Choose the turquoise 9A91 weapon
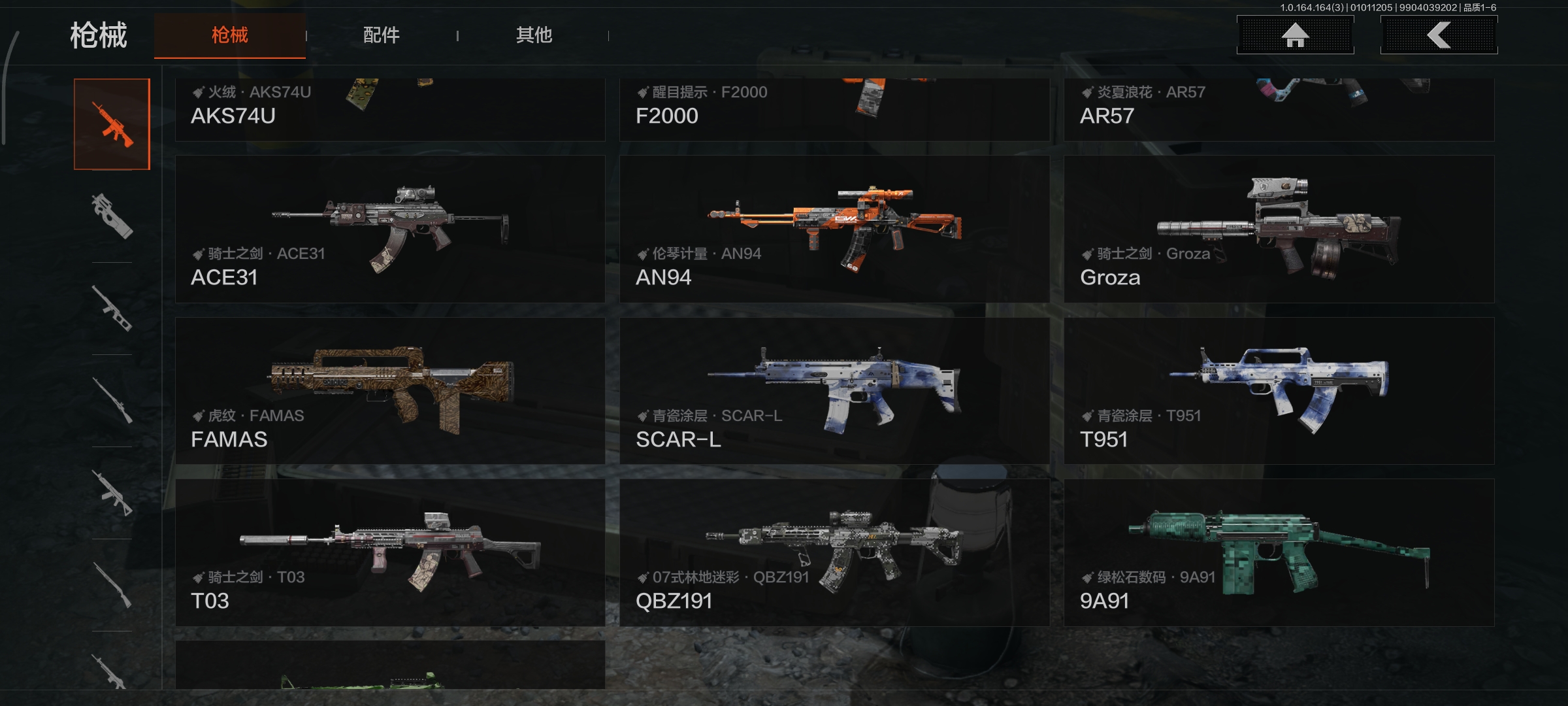The height and width of the screenshot is (706, 1568). coord(1279,552)
